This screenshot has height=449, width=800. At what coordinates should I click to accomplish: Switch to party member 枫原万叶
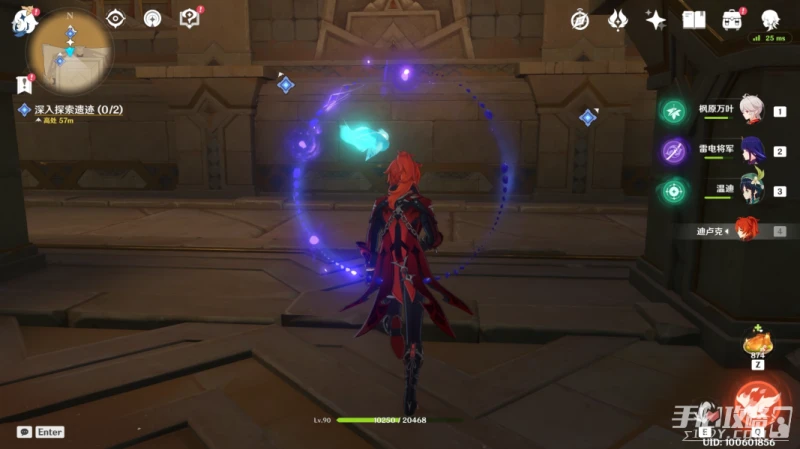pyautogui.click(x=751, y=112)
